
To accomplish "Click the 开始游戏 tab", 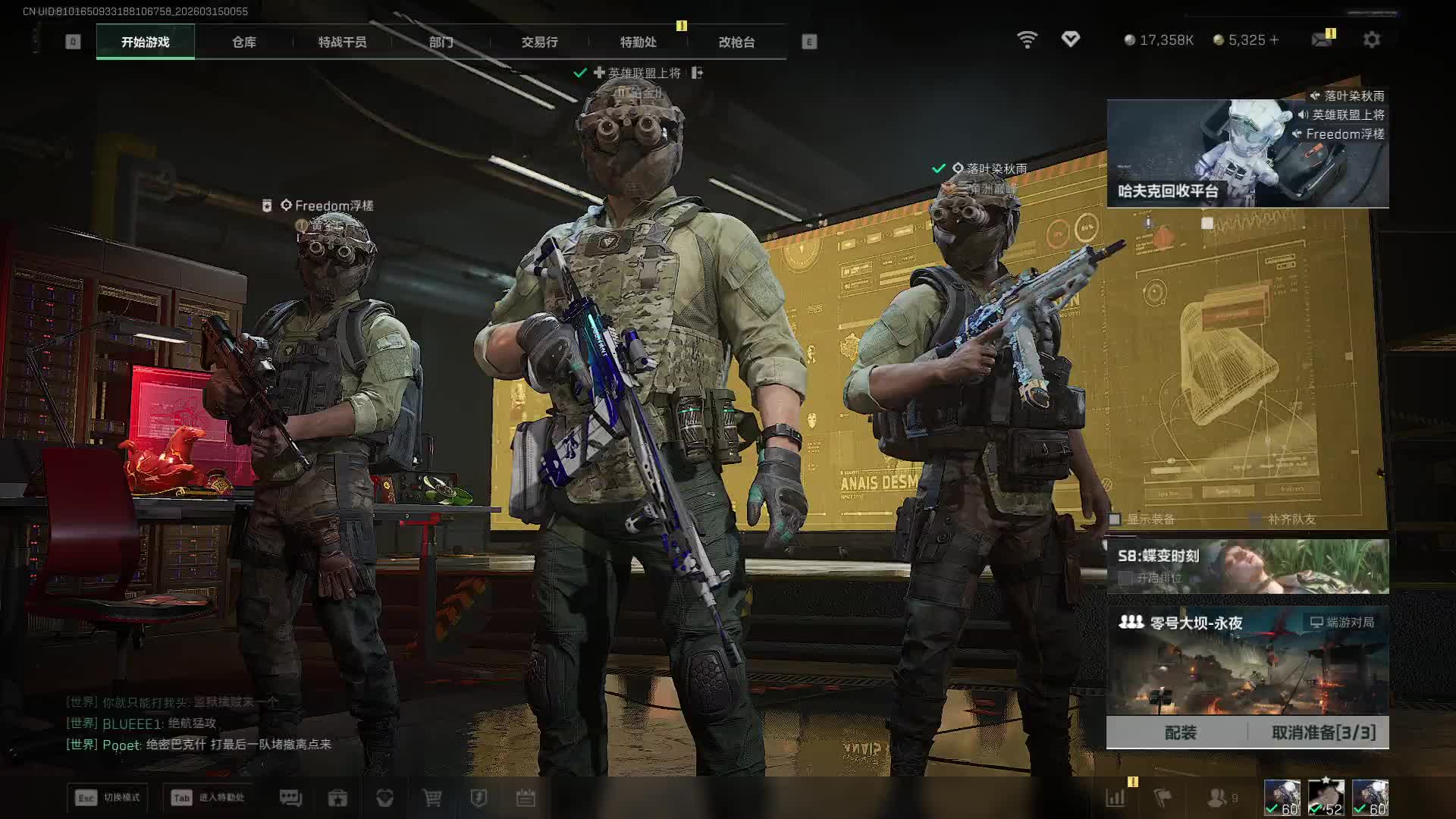I will click(x=146, y=42).
